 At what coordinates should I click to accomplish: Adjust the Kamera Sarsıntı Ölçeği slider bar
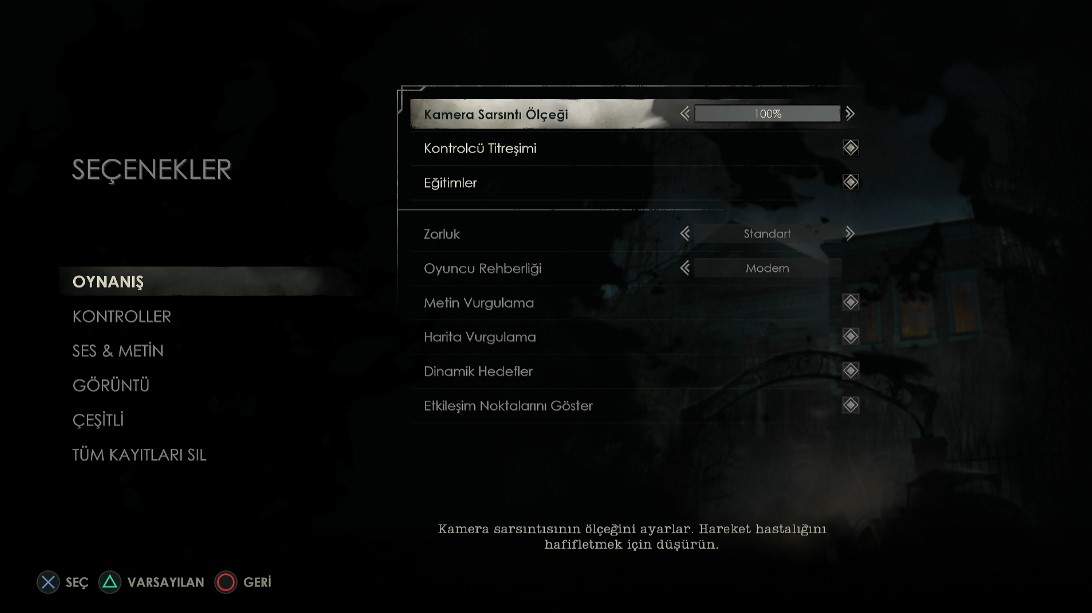(767, 114)
